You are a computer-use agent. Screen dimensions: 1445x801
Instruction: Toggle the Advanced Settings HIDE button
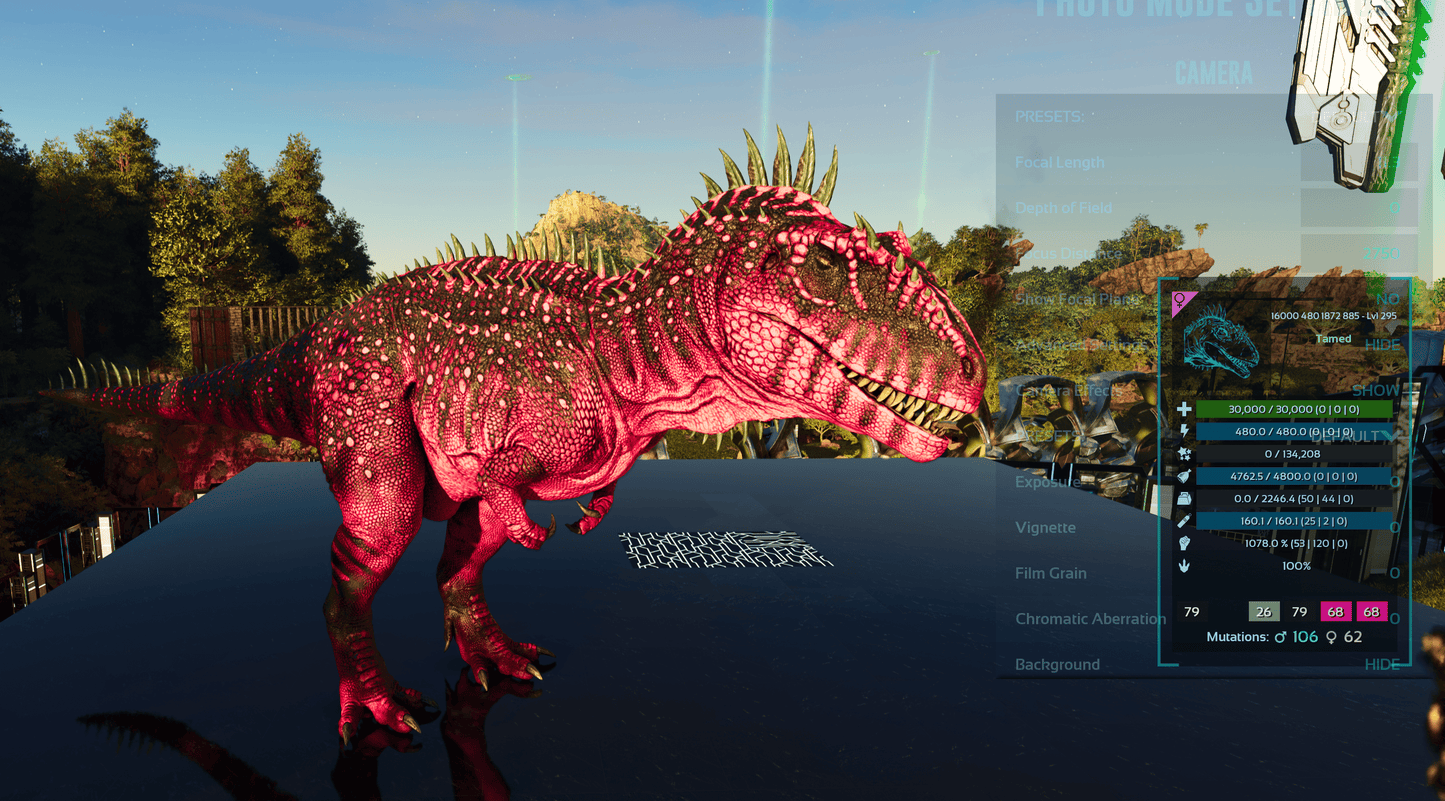click(1383, 345)
